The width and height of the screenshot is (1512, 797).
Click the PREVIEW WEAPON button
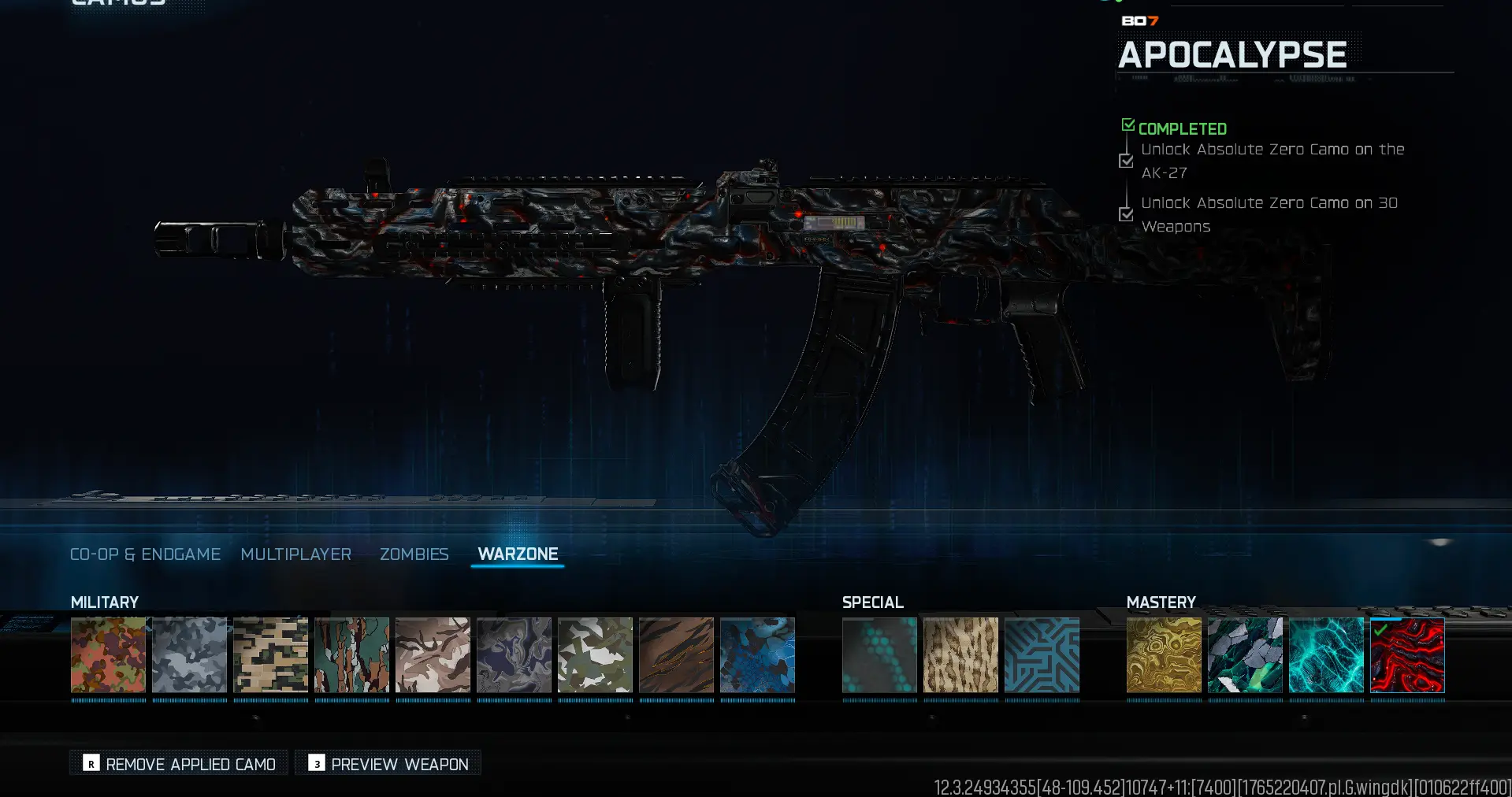tap(388, 763)
